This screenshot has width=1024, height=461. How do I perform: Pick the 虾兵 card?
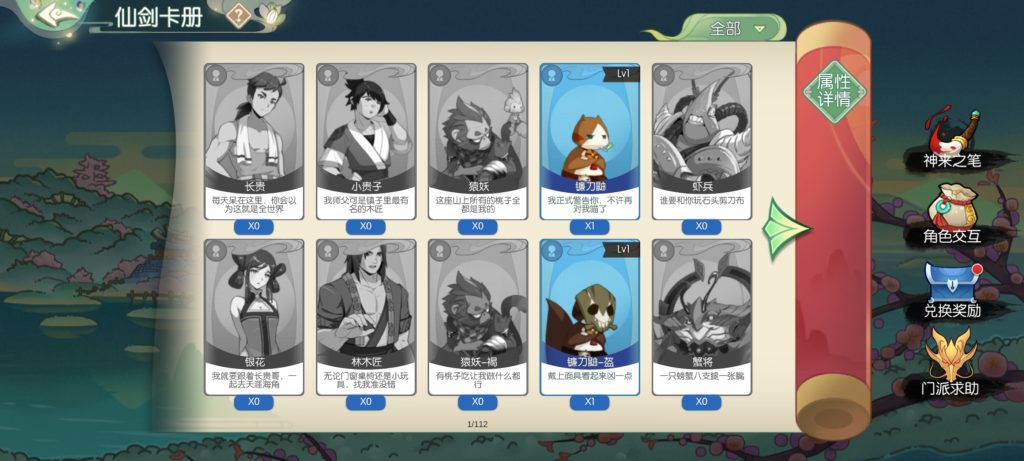pos(702,140)
